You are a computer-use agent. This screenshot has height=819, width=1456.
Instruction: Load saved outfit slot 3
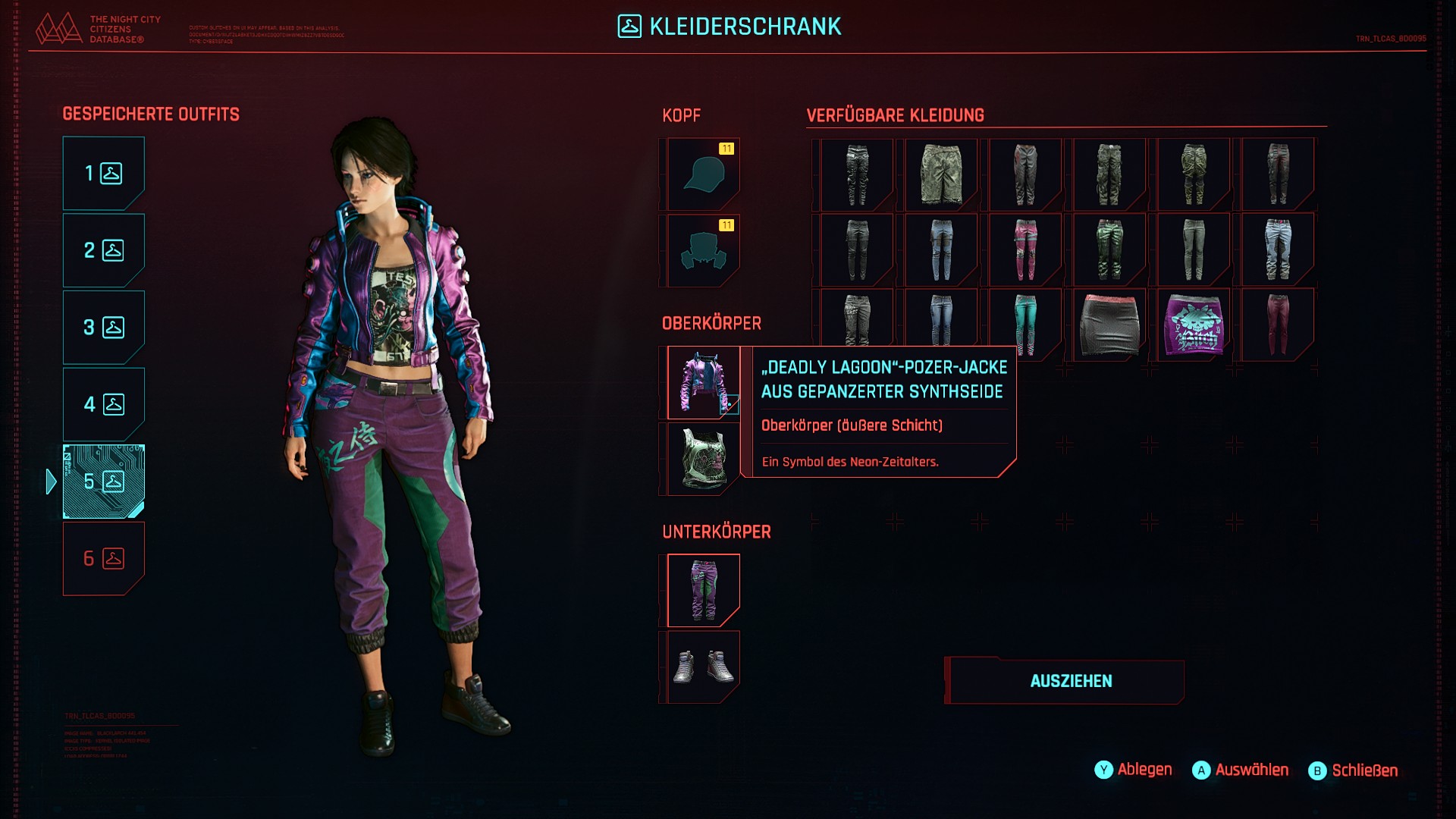pos(103,328)
